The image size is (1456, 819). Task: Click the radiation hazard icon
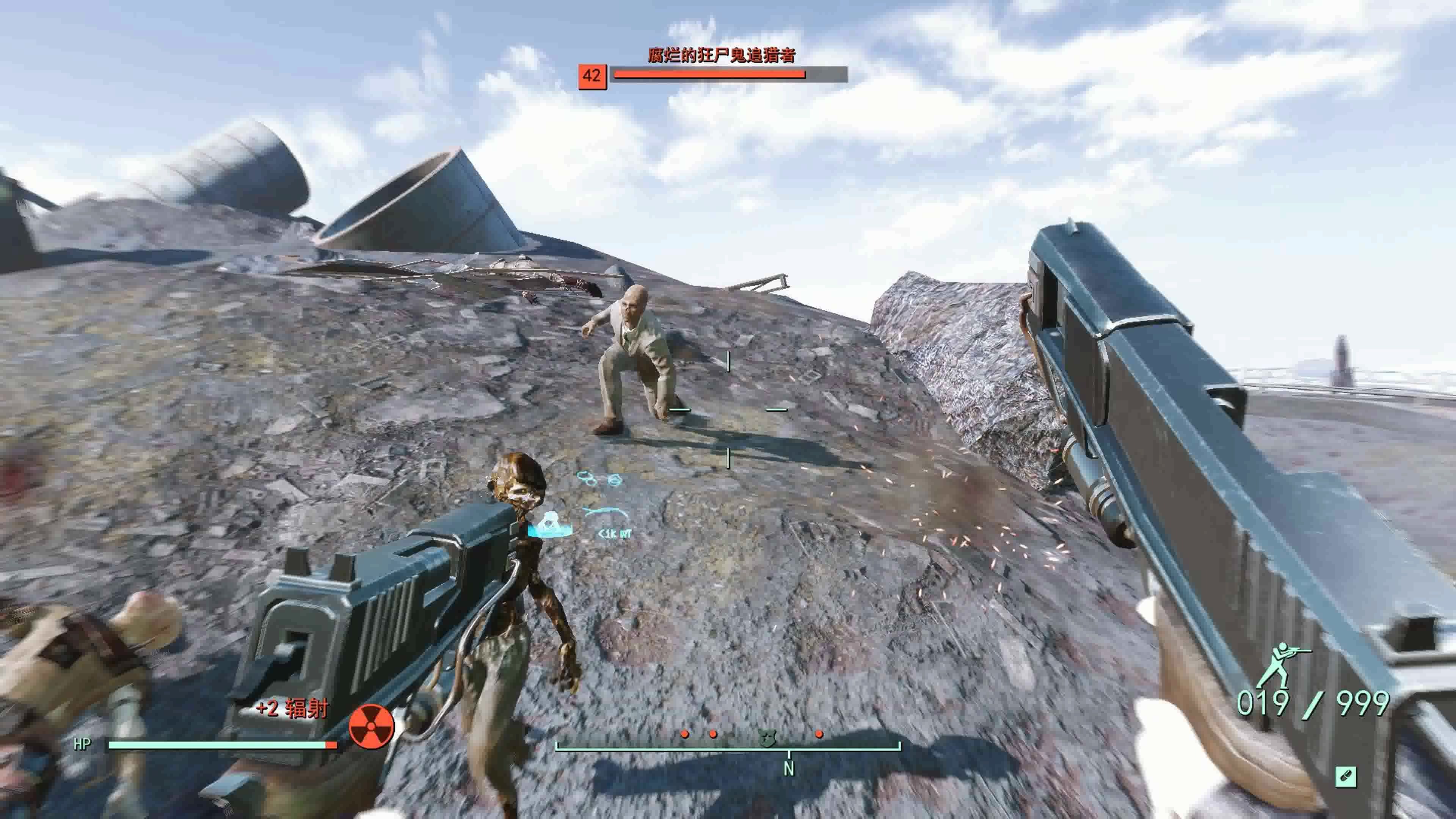coord(371,725)
